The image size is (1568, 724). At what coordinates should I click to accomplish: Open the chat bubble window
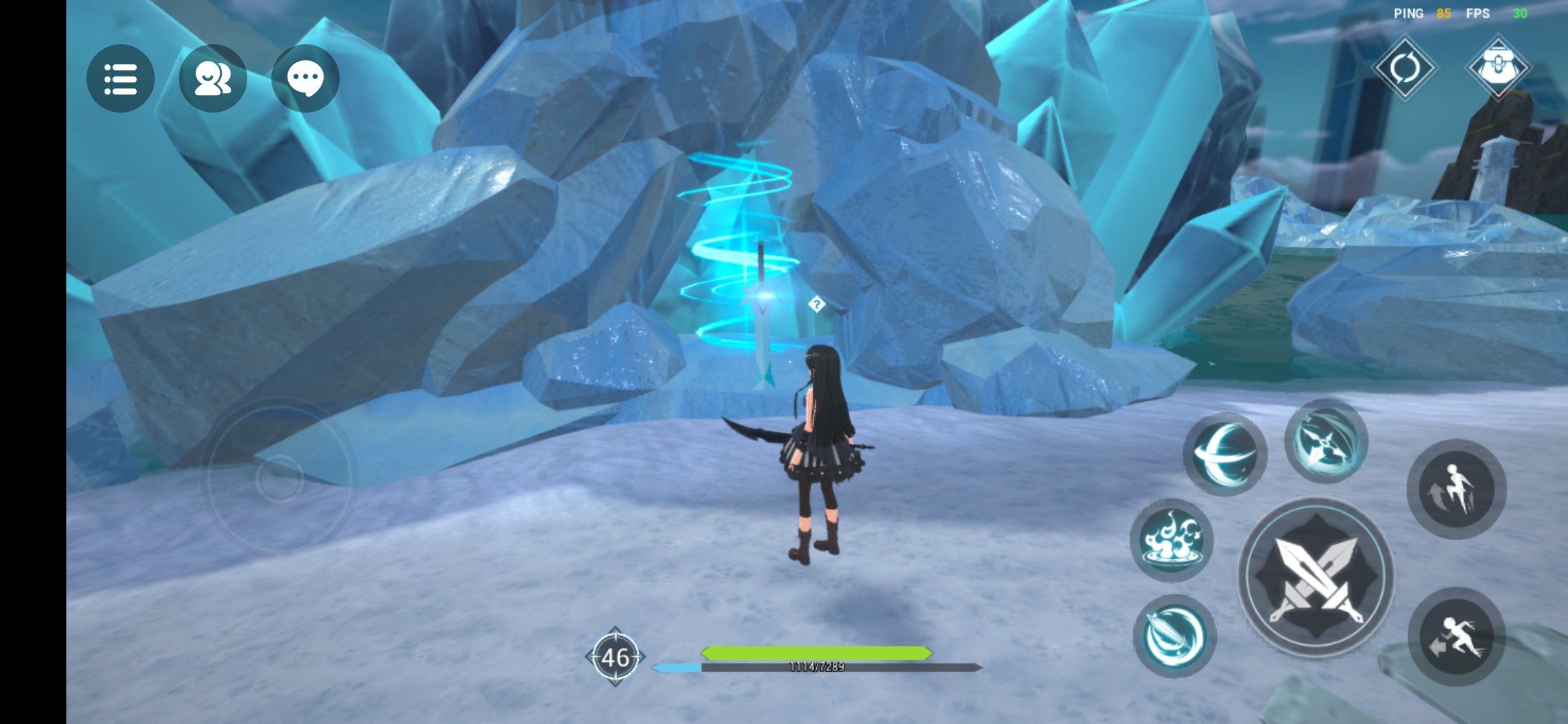click(306, 78)
